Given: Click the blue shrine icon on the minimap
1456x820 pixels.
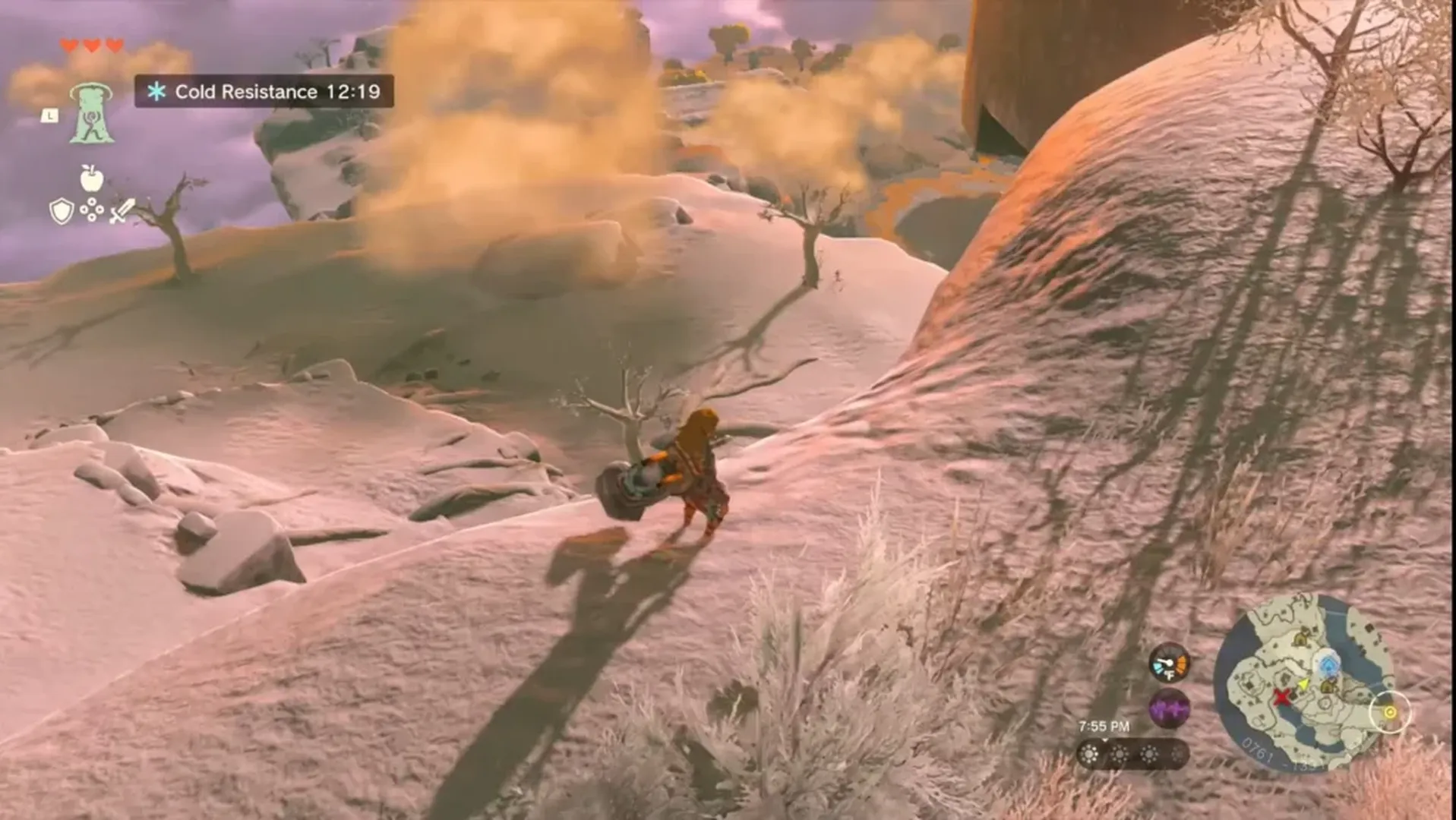Looking at the screenshot, I should click(1330, 666).
